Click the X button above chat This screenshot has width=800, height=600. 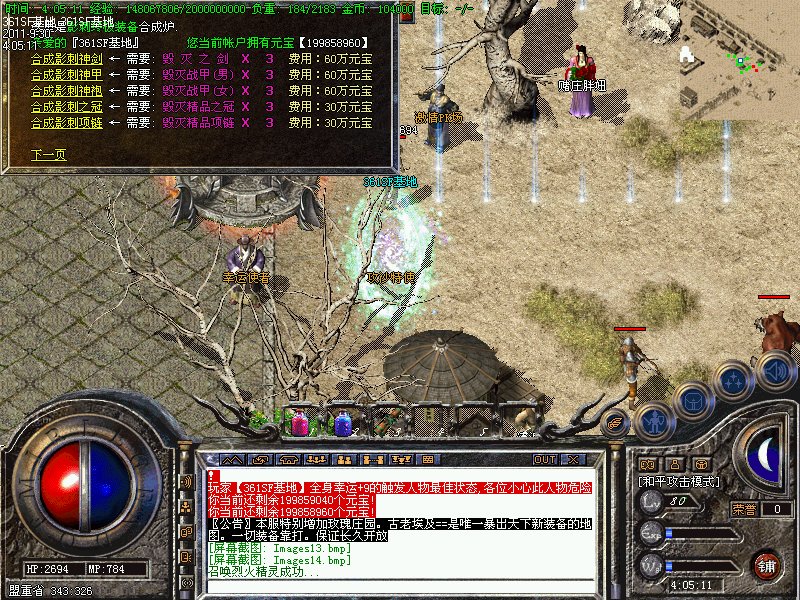573,459
